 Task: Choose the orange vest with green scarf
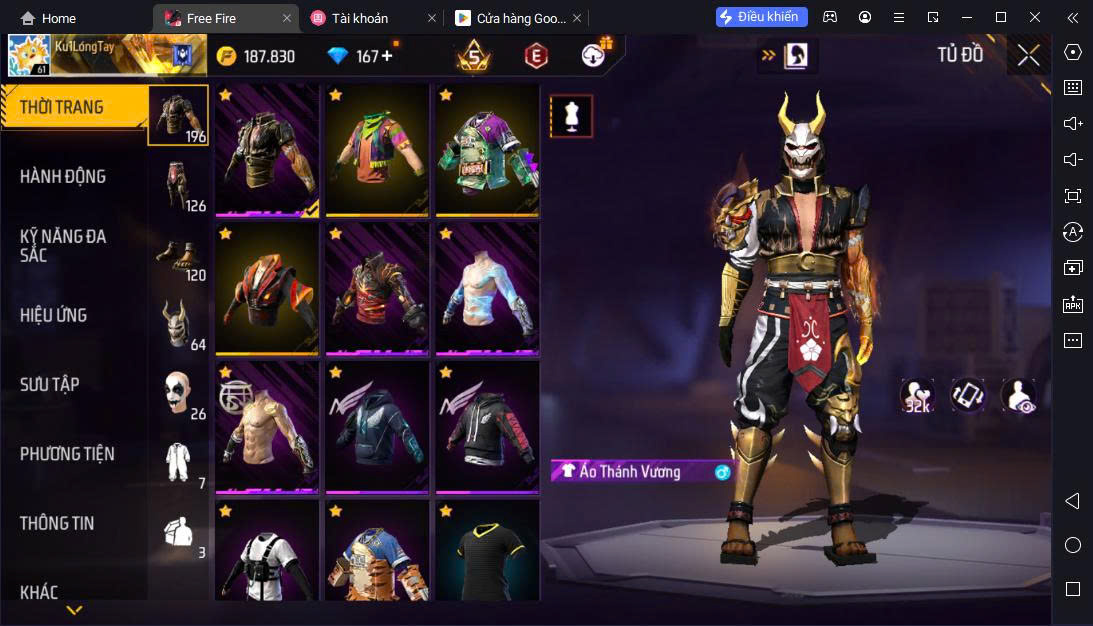coord(377,150)
